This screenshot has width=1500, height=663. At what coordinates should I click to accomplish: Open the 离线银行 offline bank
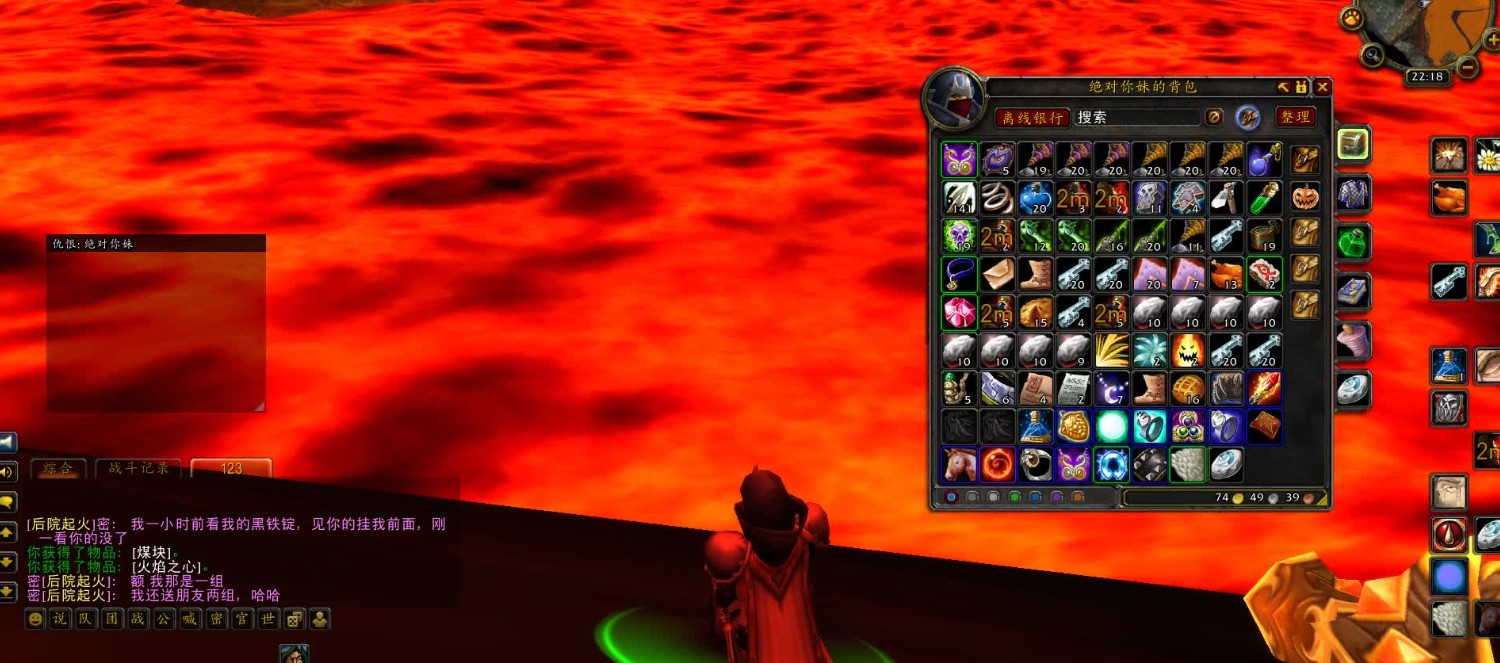1031,117
